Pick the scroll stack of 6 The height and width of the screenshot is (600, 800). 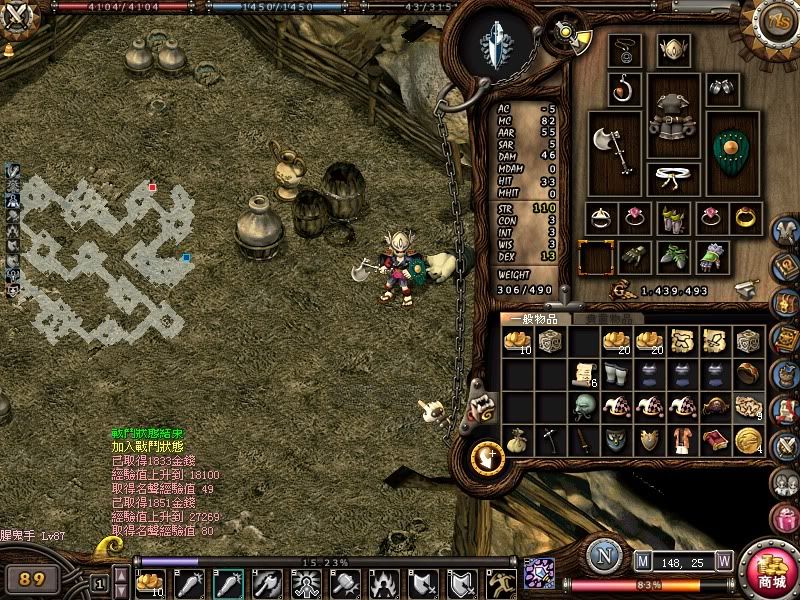pyautogui.click(x=583, y=374)
